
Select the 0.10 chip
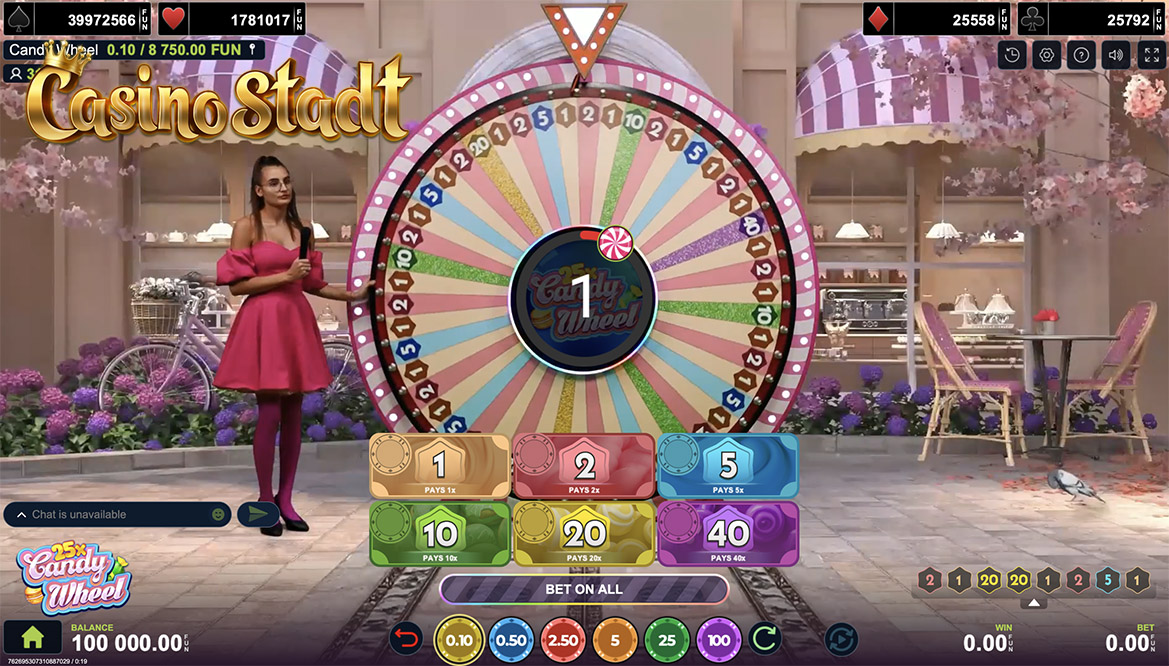tap(460, 640)
